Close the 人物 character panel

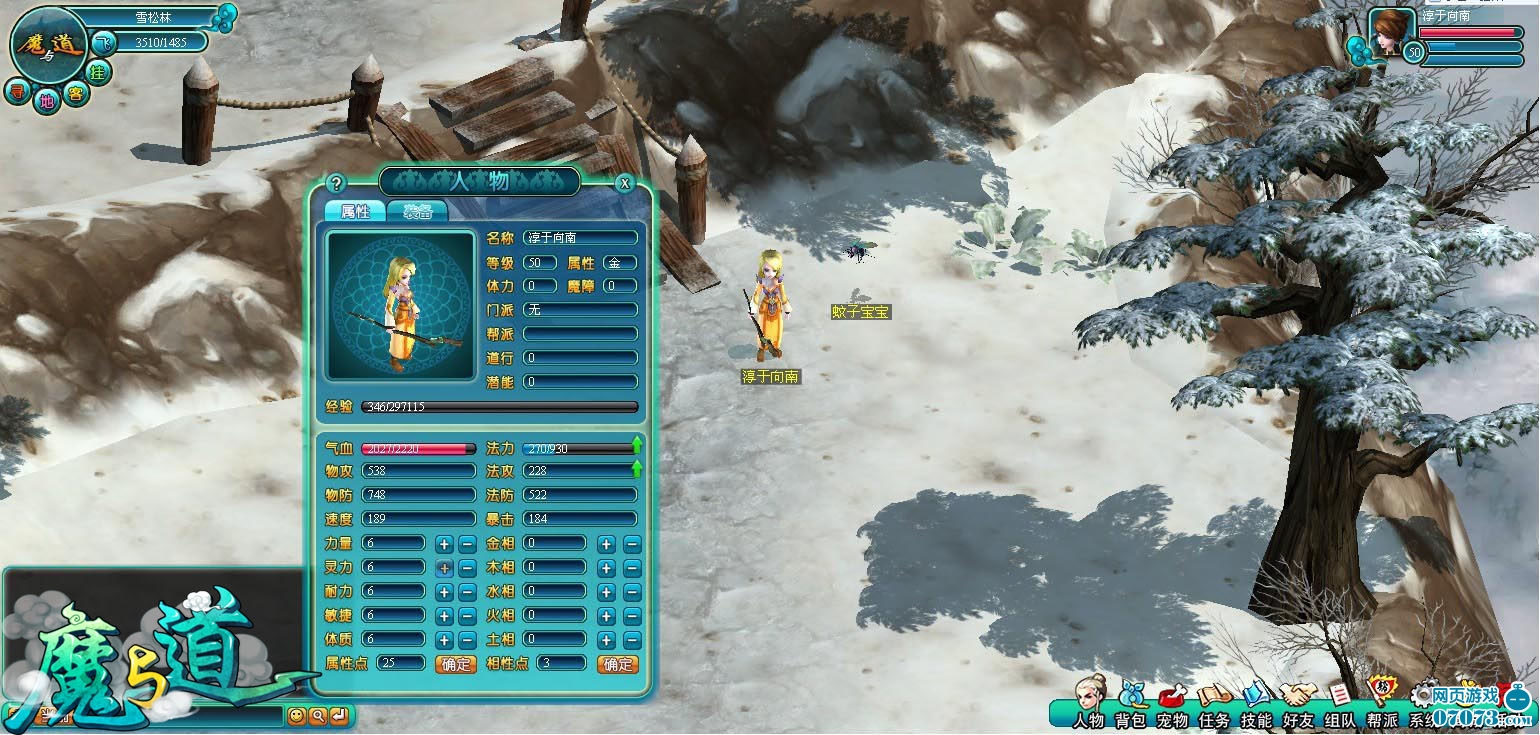pyautogui.click(x=625, y=183)
